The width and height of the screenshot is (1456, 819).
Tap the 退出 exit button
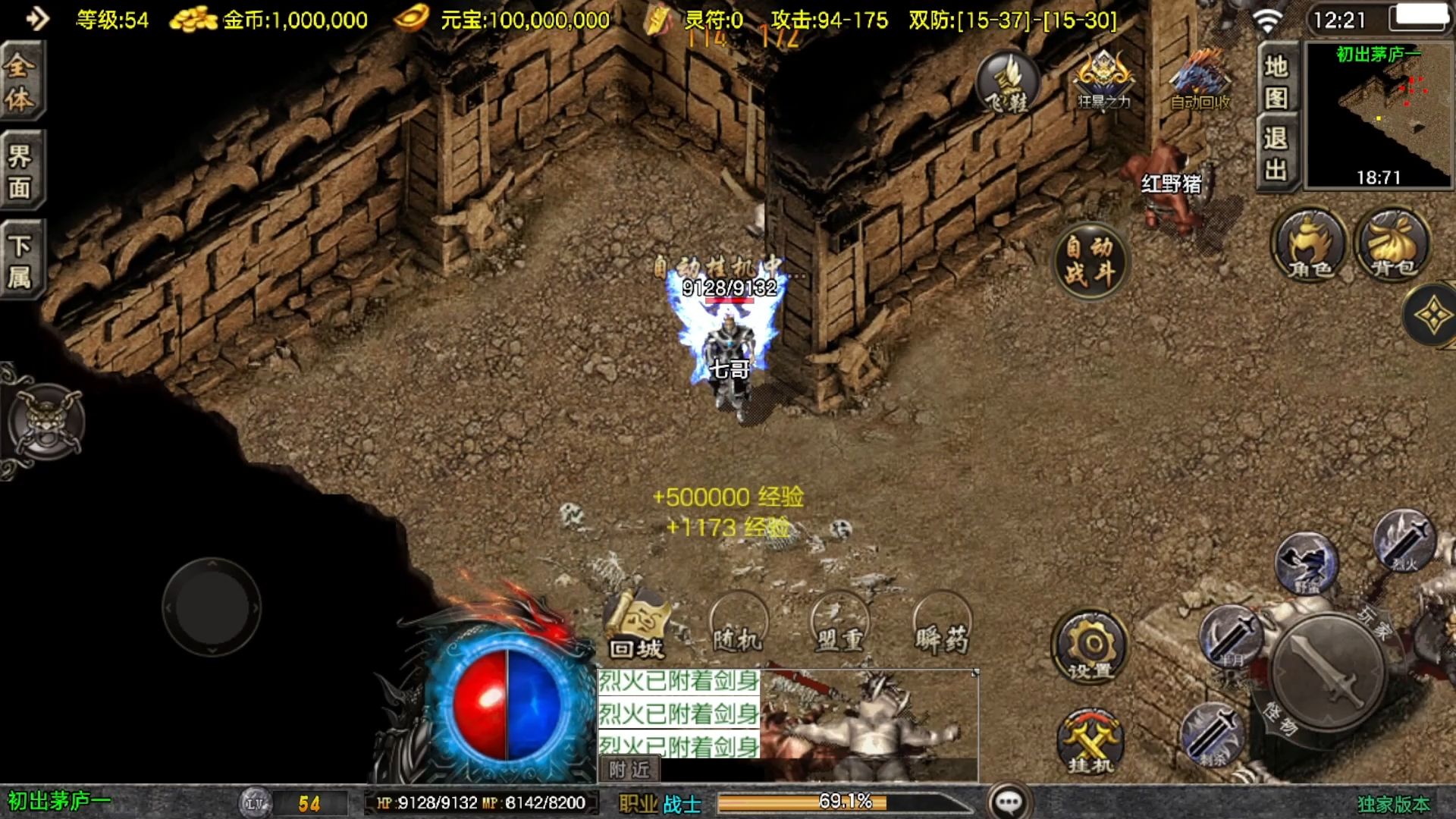click(1276, 153)
